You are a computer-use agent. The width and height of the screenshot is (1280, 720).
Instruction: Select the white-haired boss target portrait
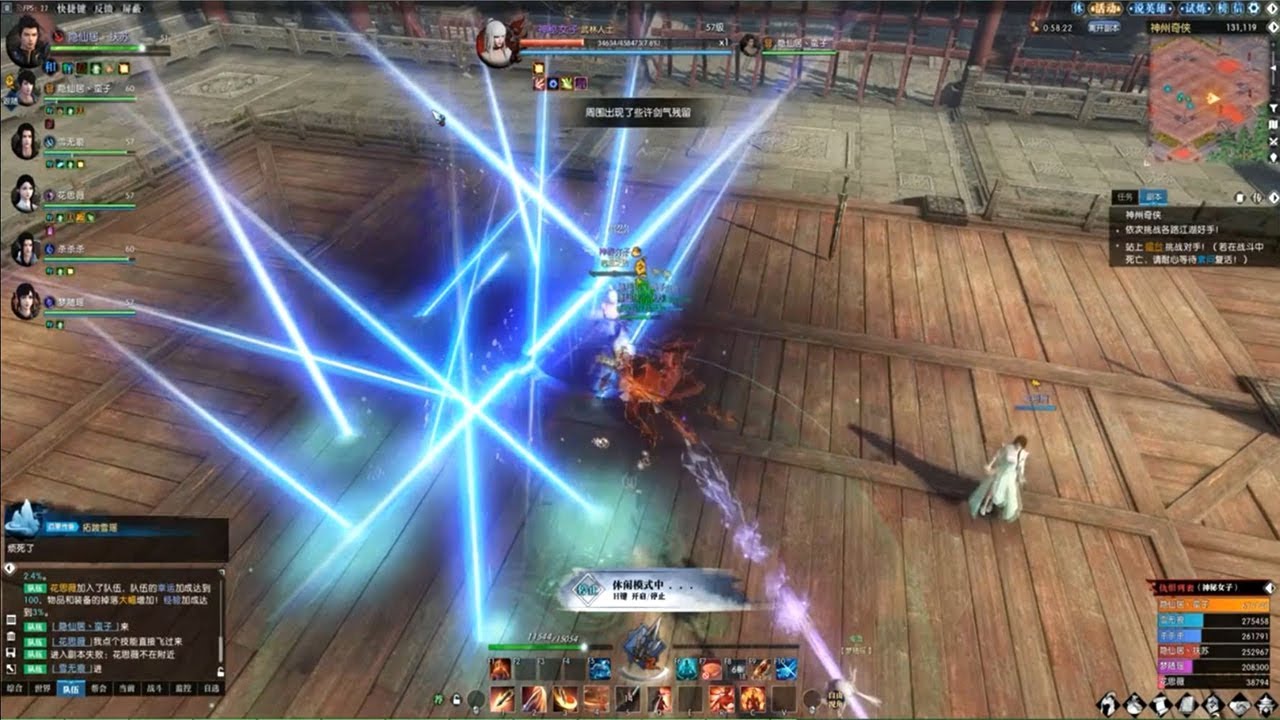497,44
